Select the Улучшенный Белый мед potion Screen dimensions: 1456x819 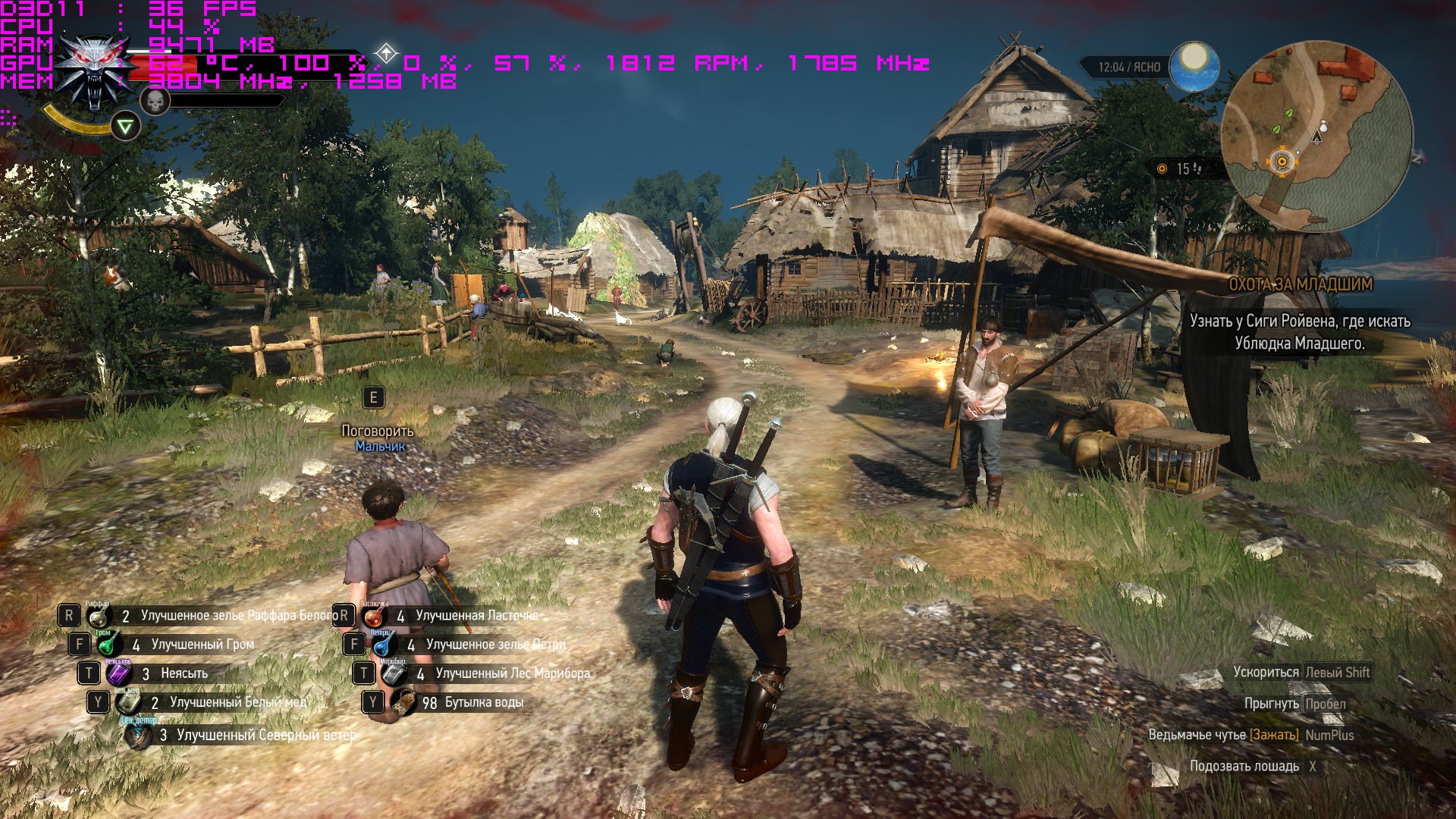[x=128, y=702]
